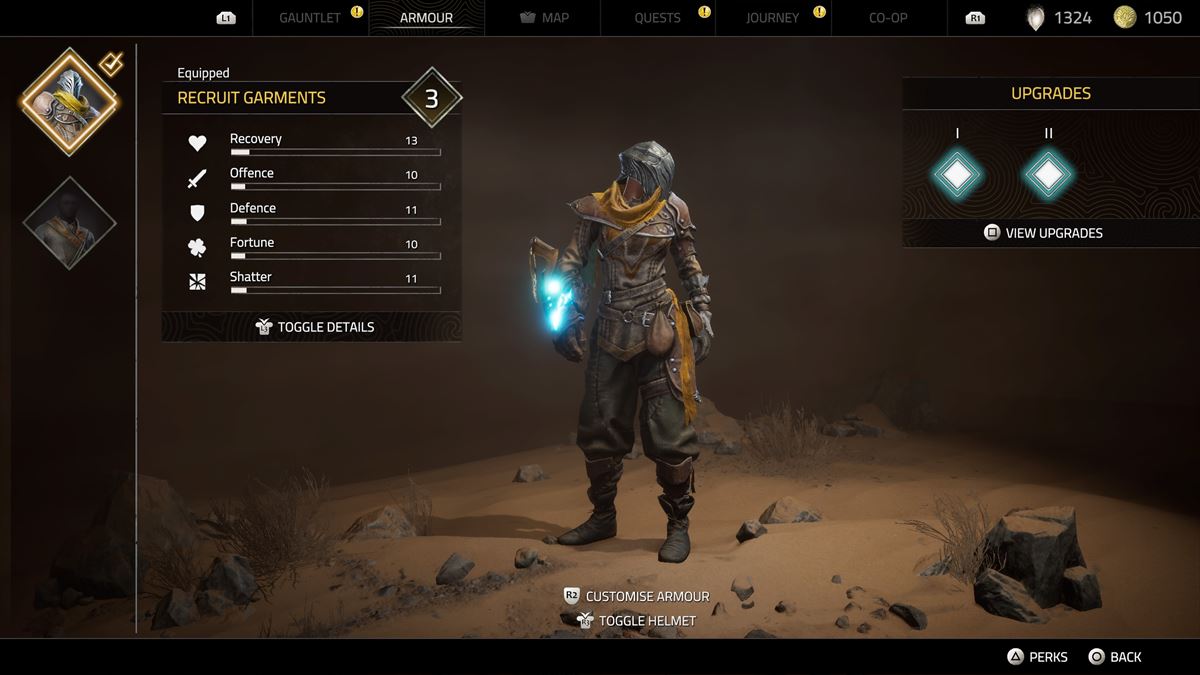Go back from the armour menu
Screen dimensions: 1200x675
click(x=1115, y=657)
